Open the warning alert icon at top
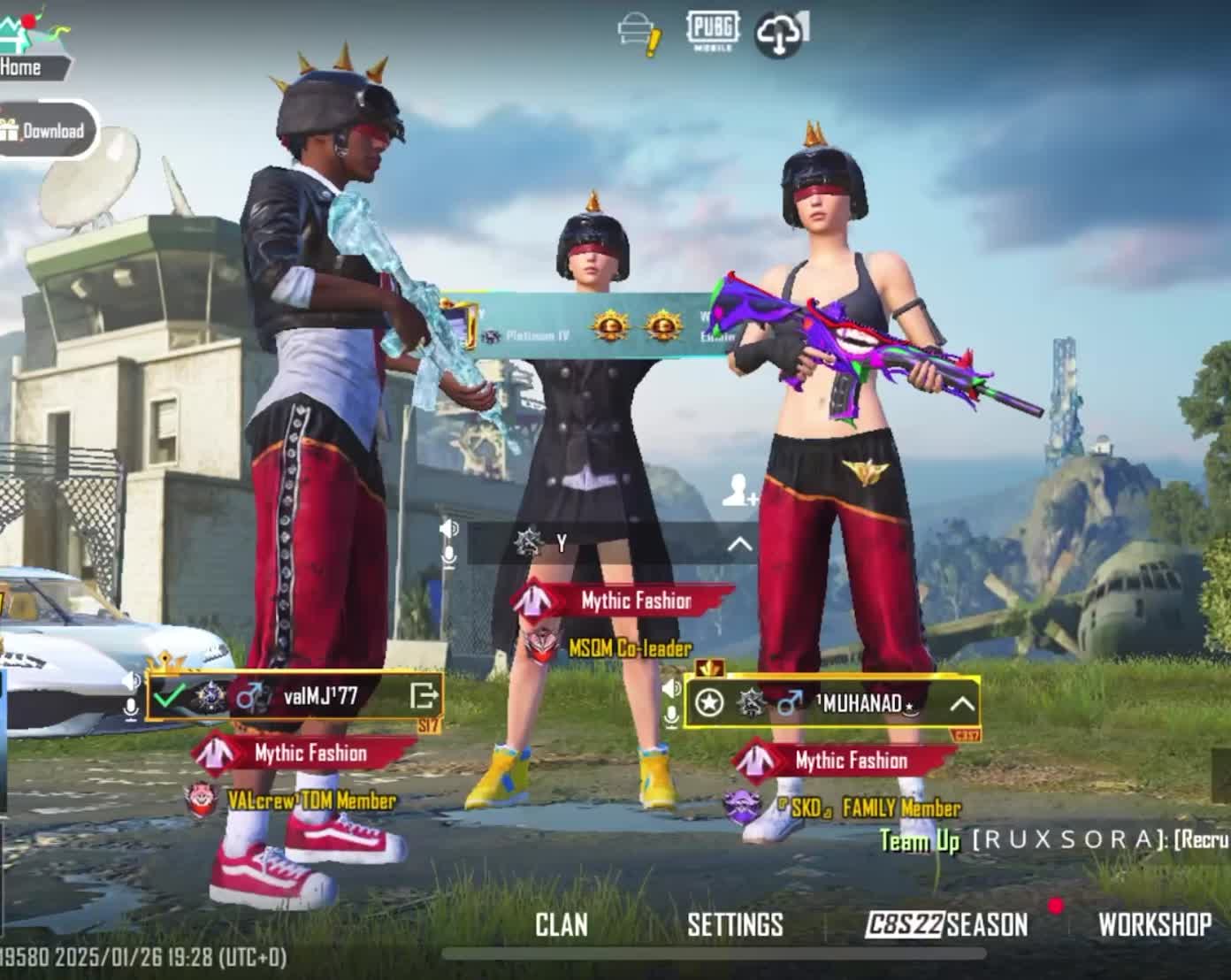 [x=639, y=35]
